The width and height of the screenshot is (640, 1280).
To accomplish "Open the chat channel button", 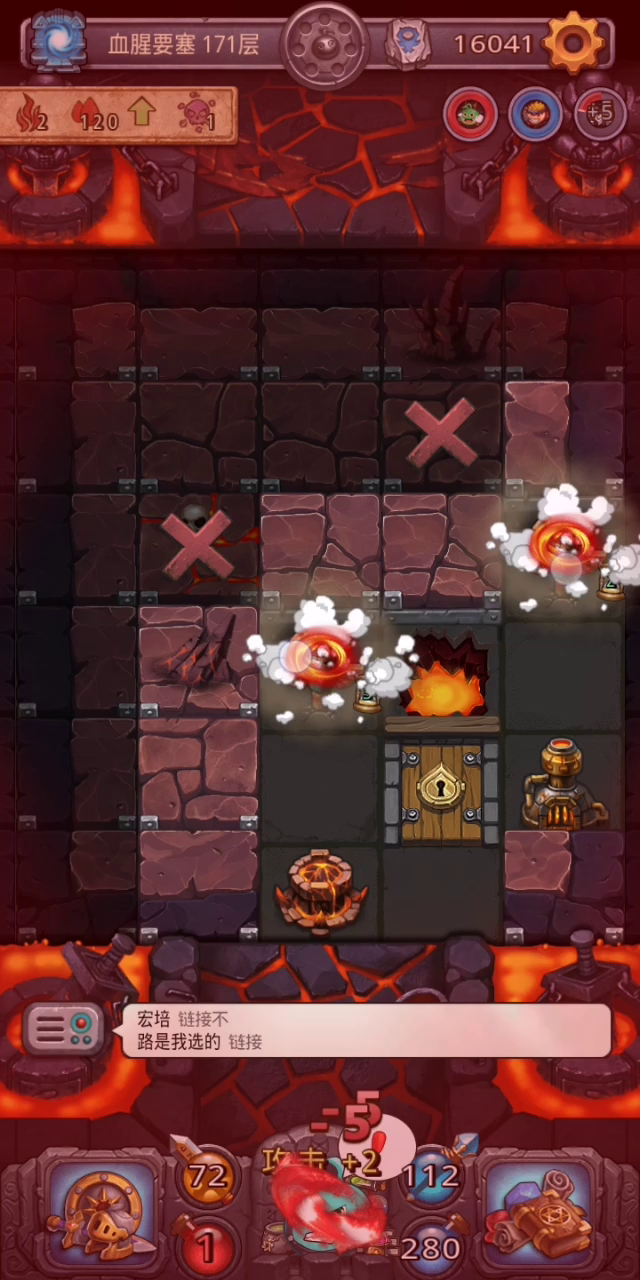I will (65, 1028).
